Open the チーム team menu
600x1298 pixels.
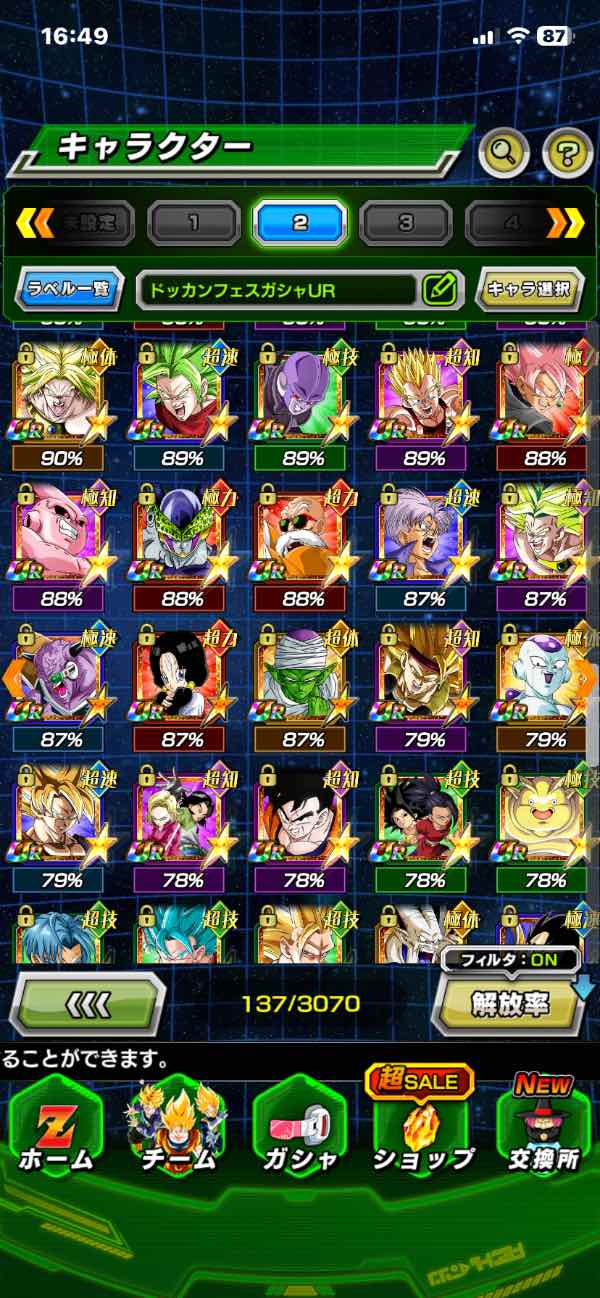pyautogui.click(x=176, y=1133)
